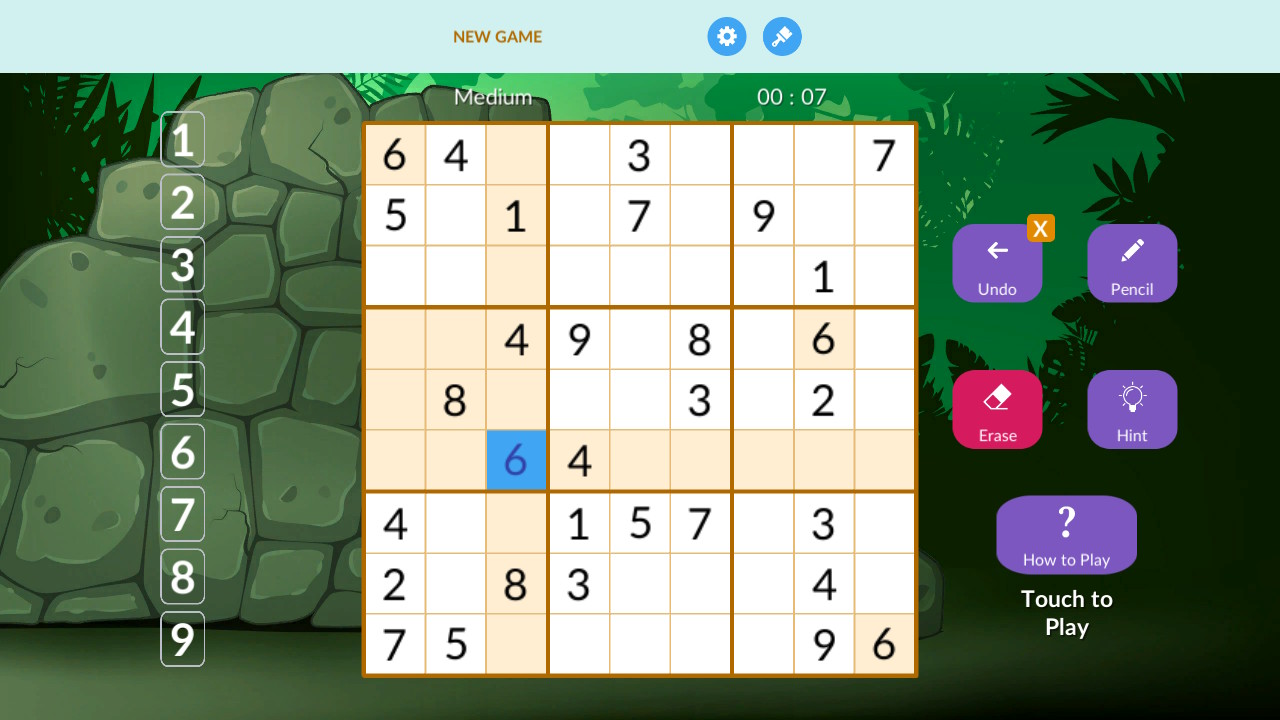1280x720 pixels.
Task: Click the X badge on Undo
Action: (x=1041, y=228)
